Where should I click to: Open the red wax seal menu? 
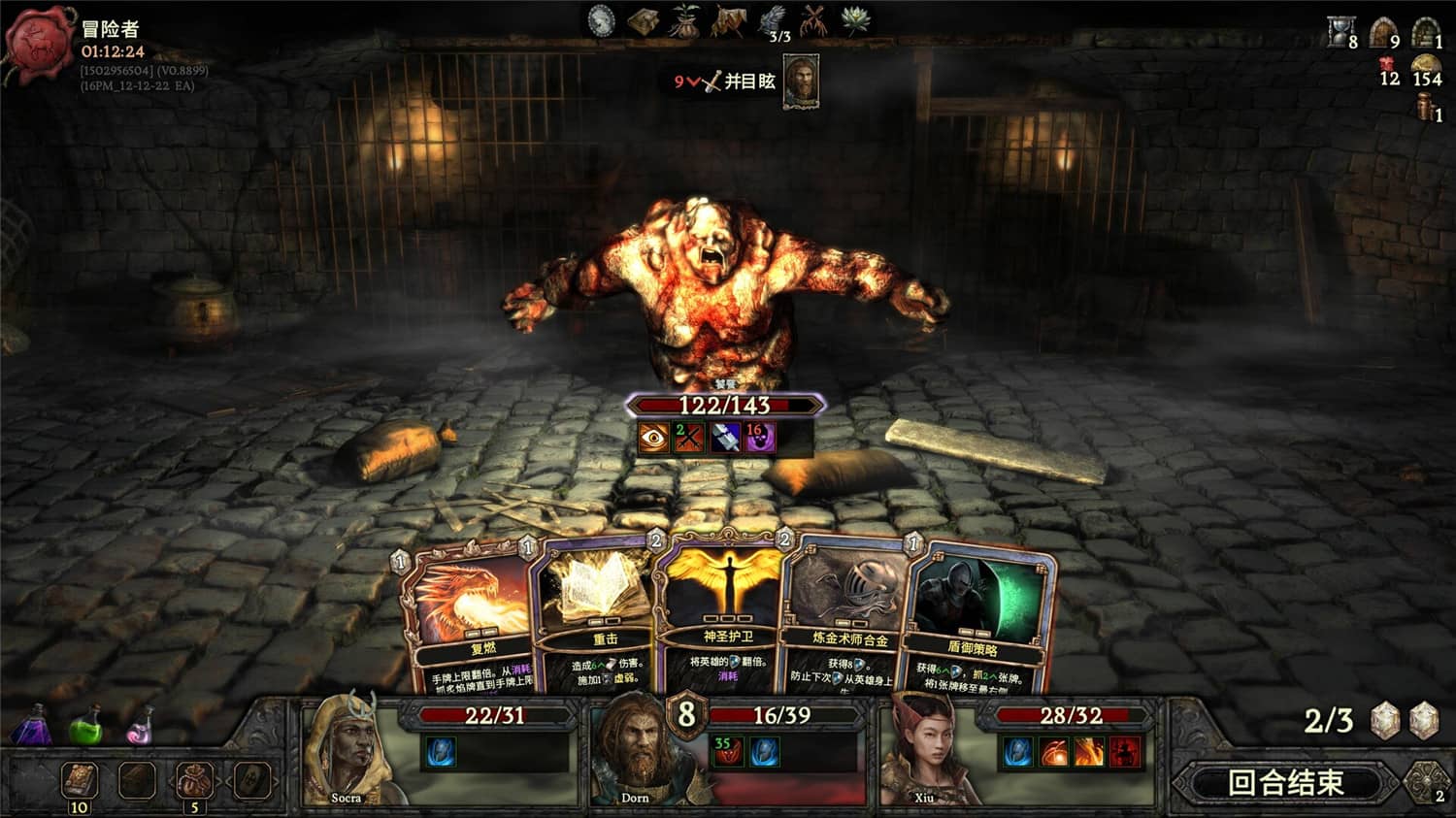(40, 44)
